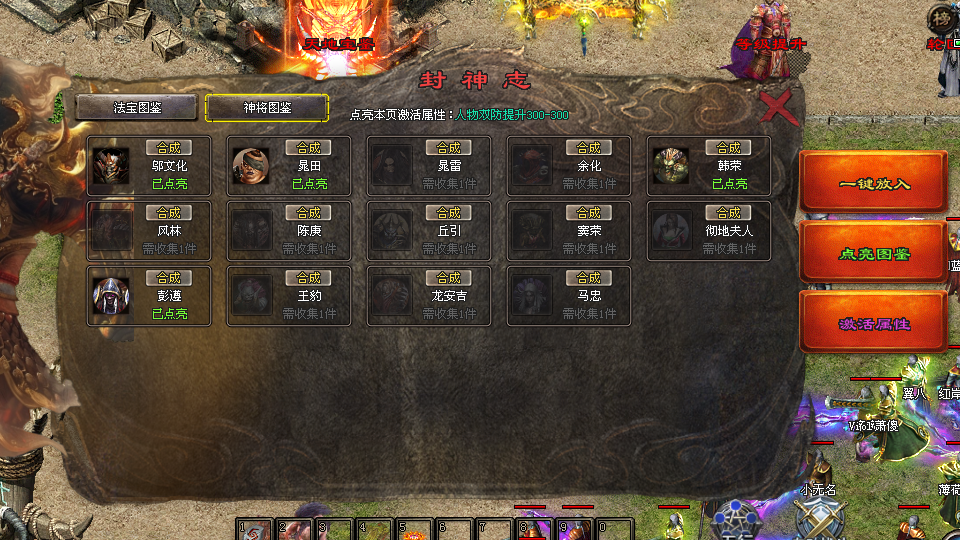Click 合成 above 龙安吉

pyautogui.click(x=449, y=278)
